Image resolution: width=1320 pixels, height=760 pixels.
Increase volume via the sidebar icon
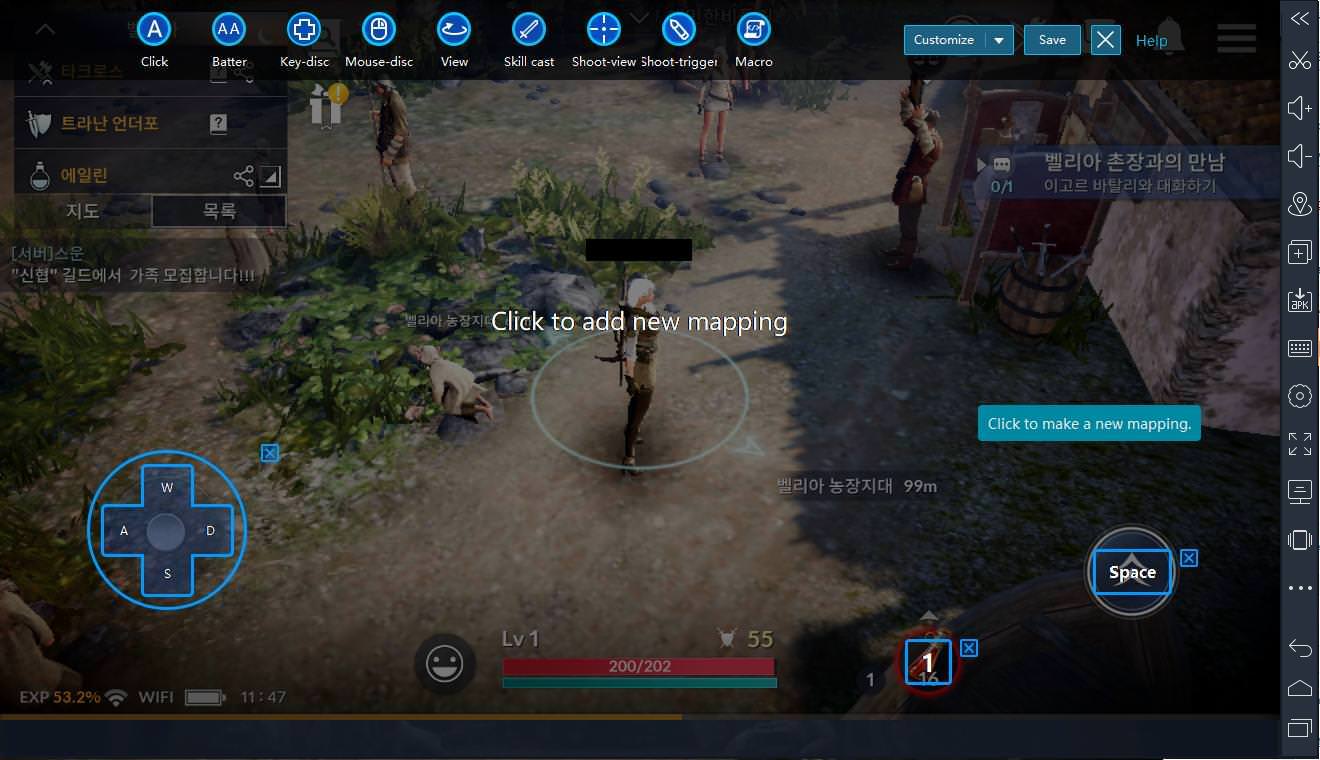1299,107
